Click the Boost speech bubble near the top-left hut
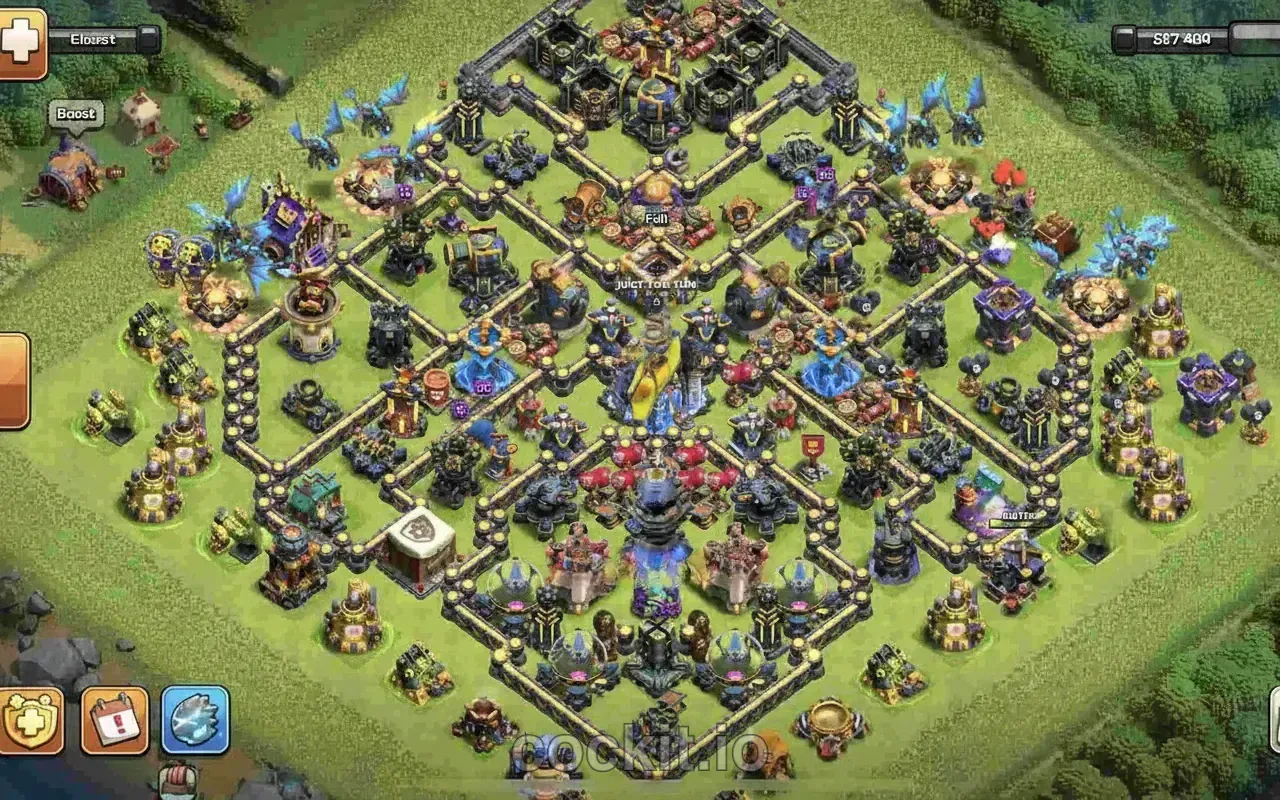 (x=75, y=114)
